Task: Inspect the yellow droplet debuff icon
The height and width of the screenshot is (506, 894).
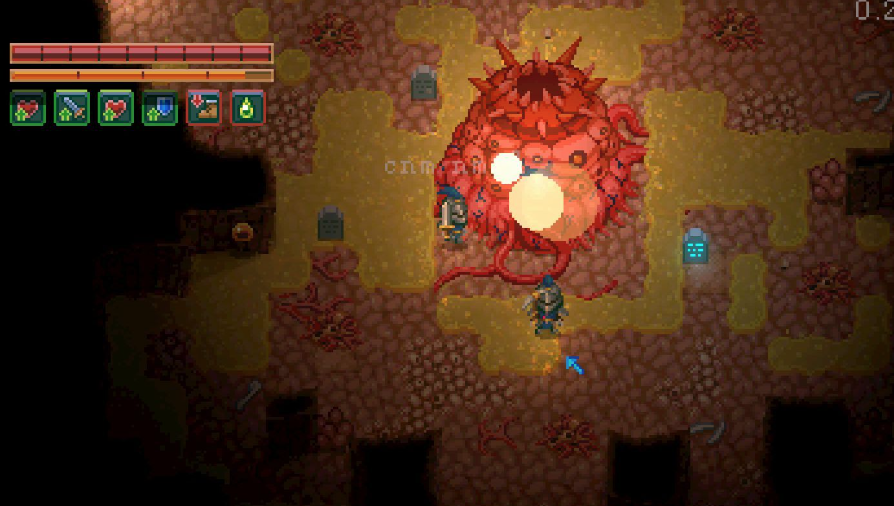Action: pyautogui.click(x=248, y=108)
